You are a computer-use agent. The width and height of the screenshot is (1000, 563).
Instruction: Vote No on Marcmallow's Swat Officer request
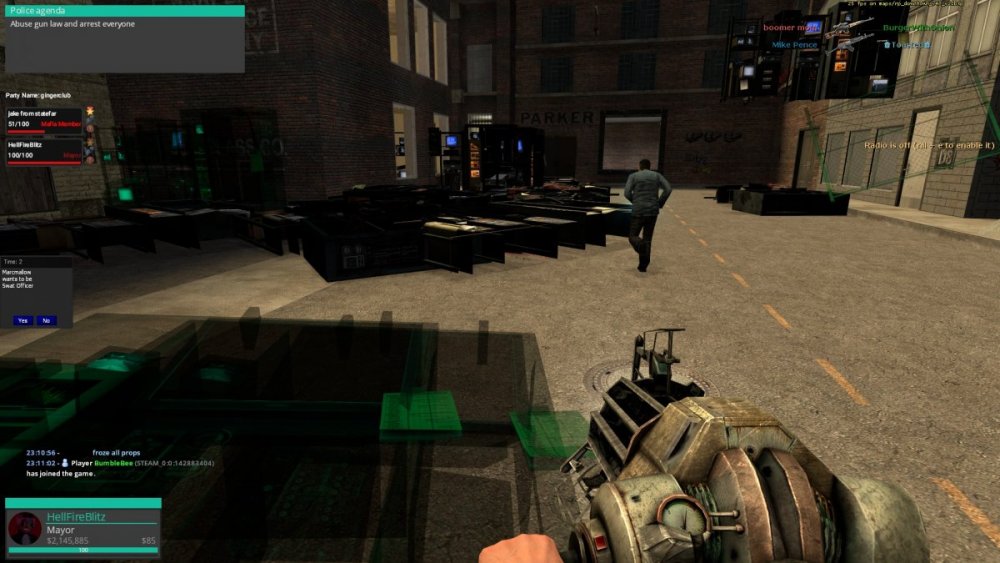(x=46, y=321)
